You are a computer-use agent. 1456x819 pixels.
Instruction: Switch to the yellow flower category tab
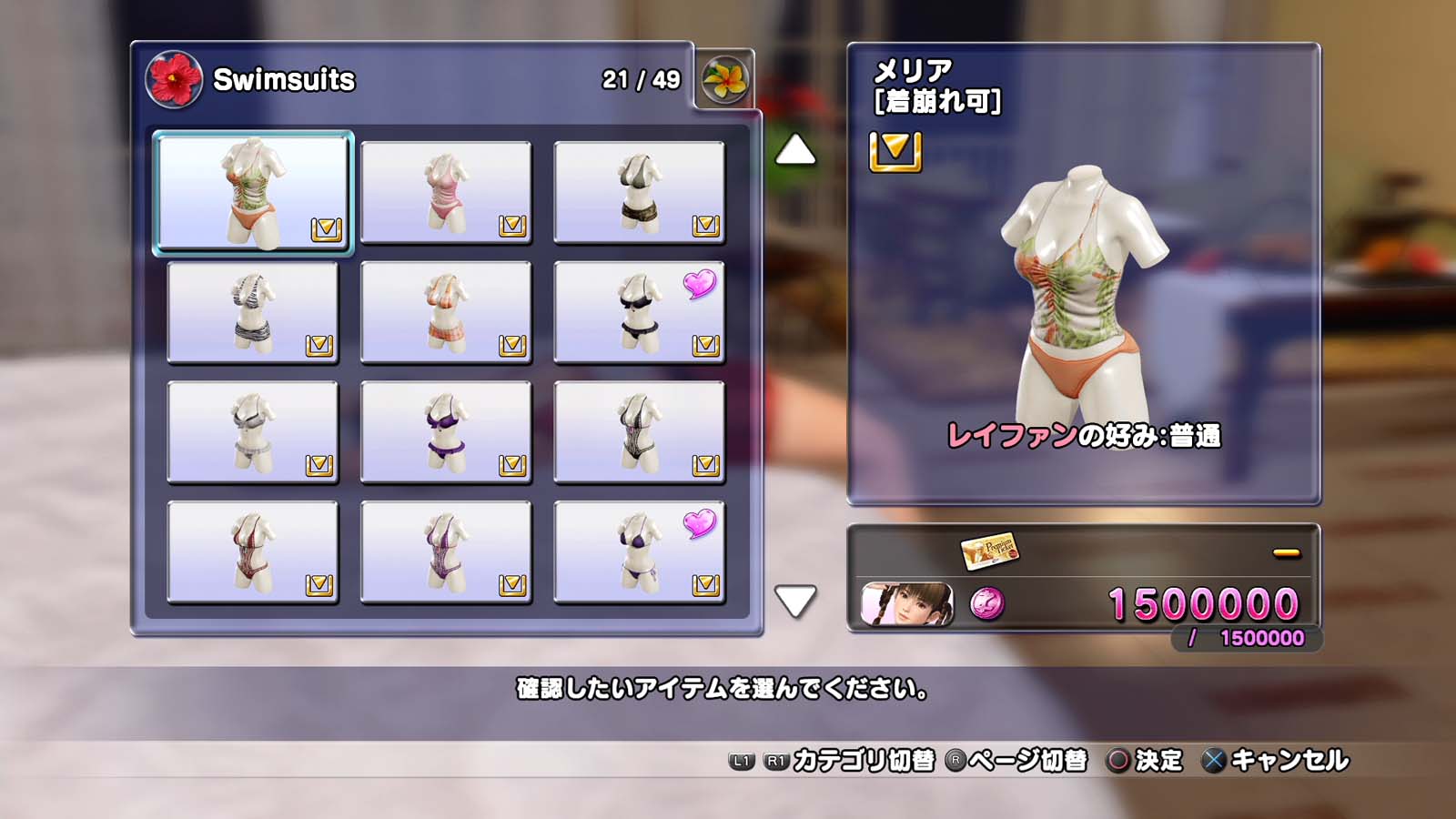point(725,79)
